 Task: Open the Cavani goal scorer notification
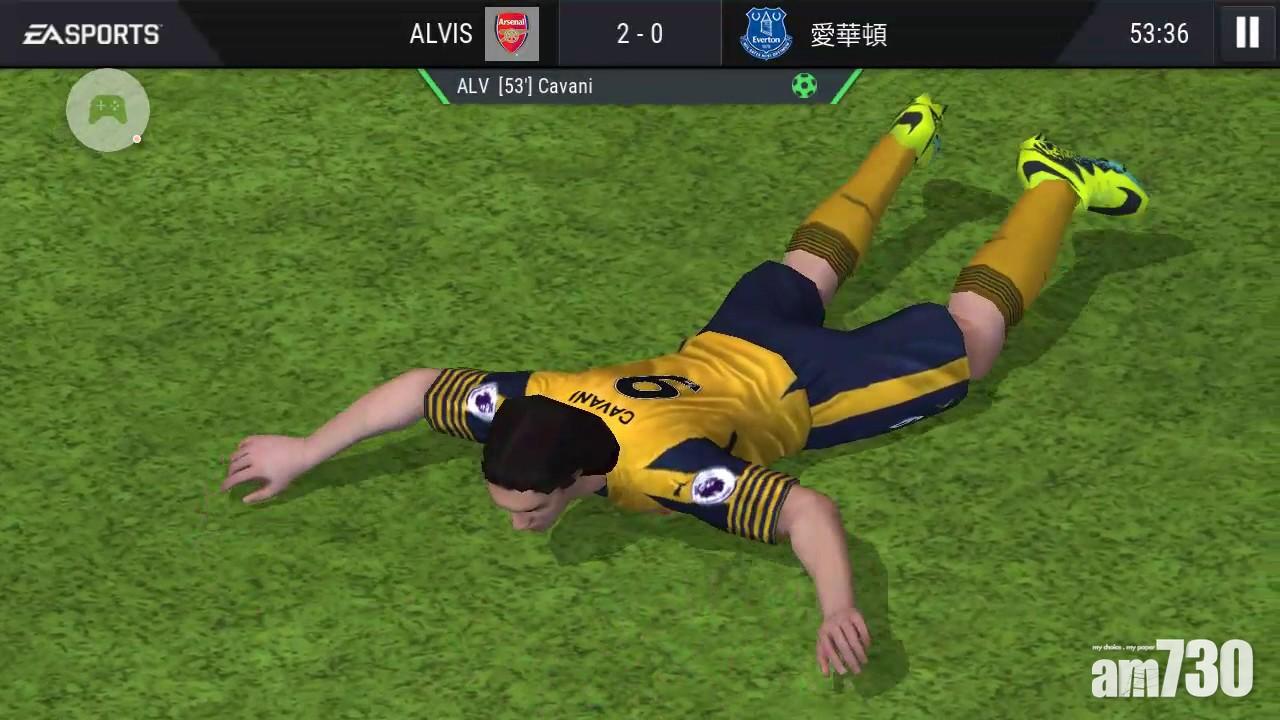coord(525,86)
